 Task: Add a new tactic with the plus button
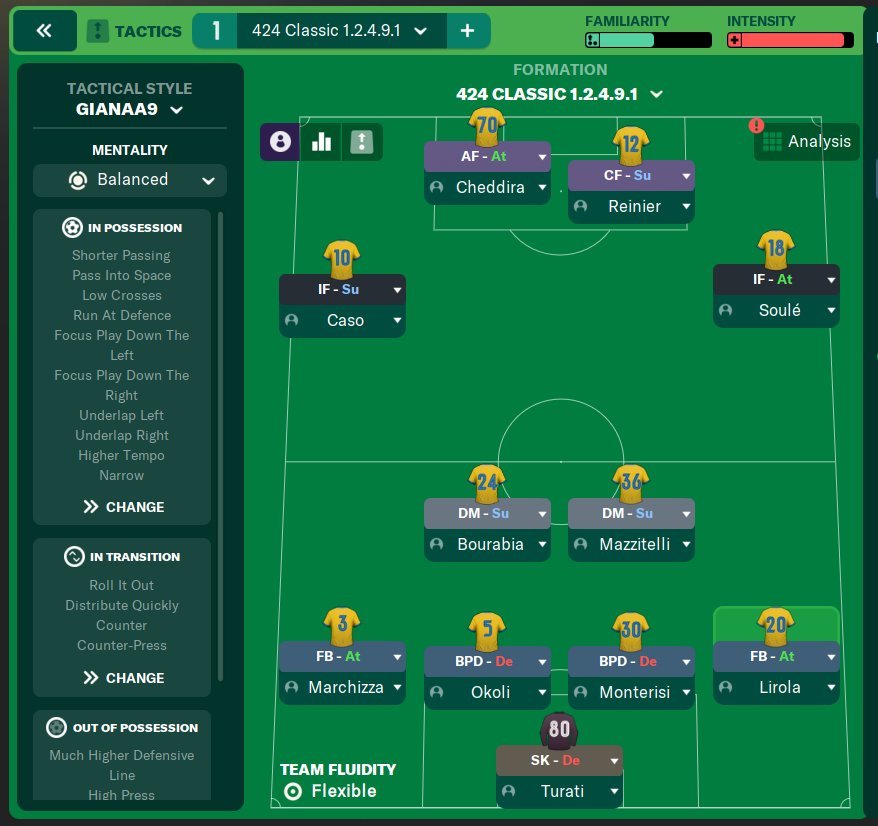pyautogui.click(x=468, y=31)
